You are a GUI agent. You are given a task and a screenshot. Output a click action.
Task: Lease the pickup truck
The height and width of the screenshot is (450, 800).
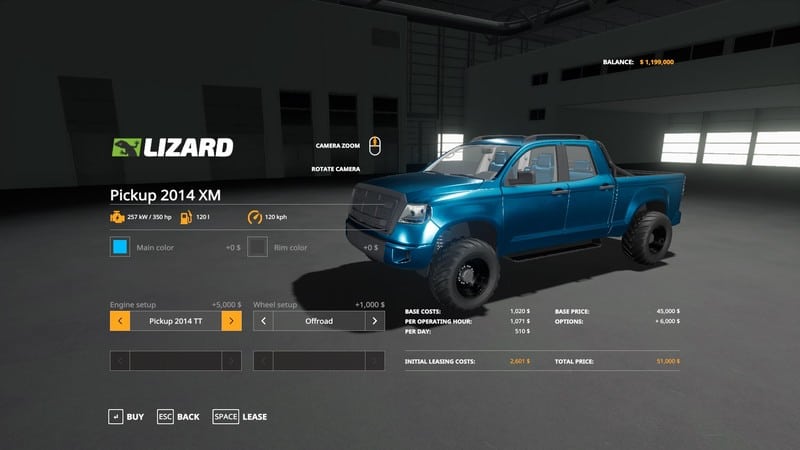[x=240, y=416]
